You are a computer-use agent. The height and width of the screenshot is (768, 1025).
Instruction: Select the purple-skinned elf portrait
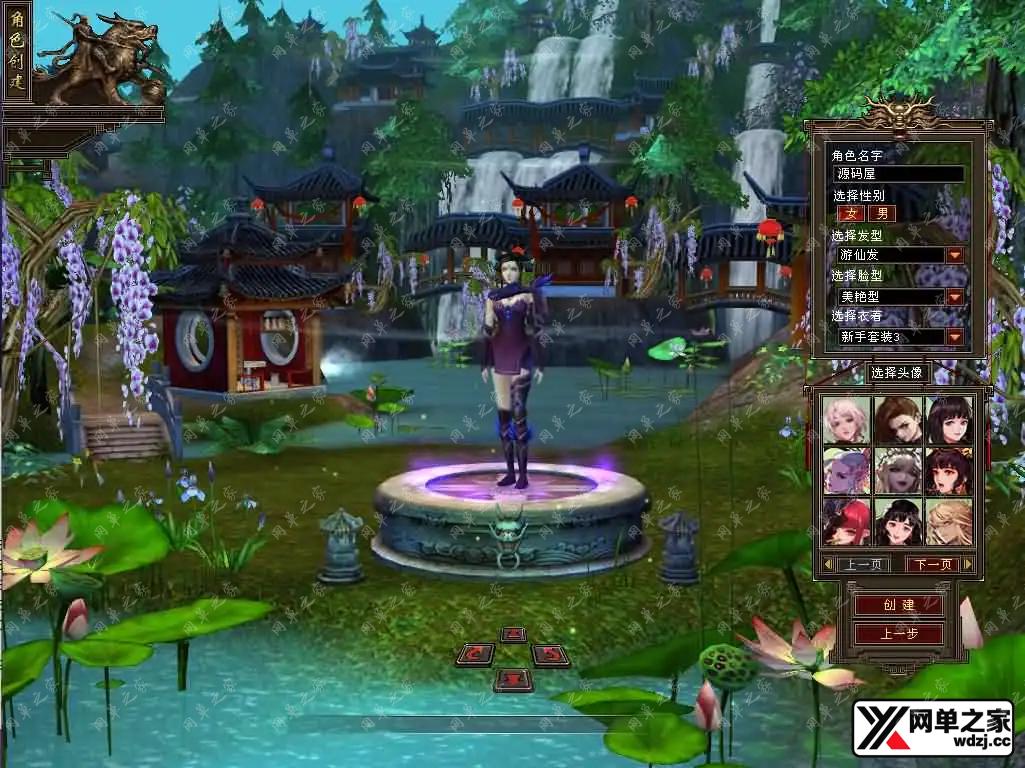(847, 470)
